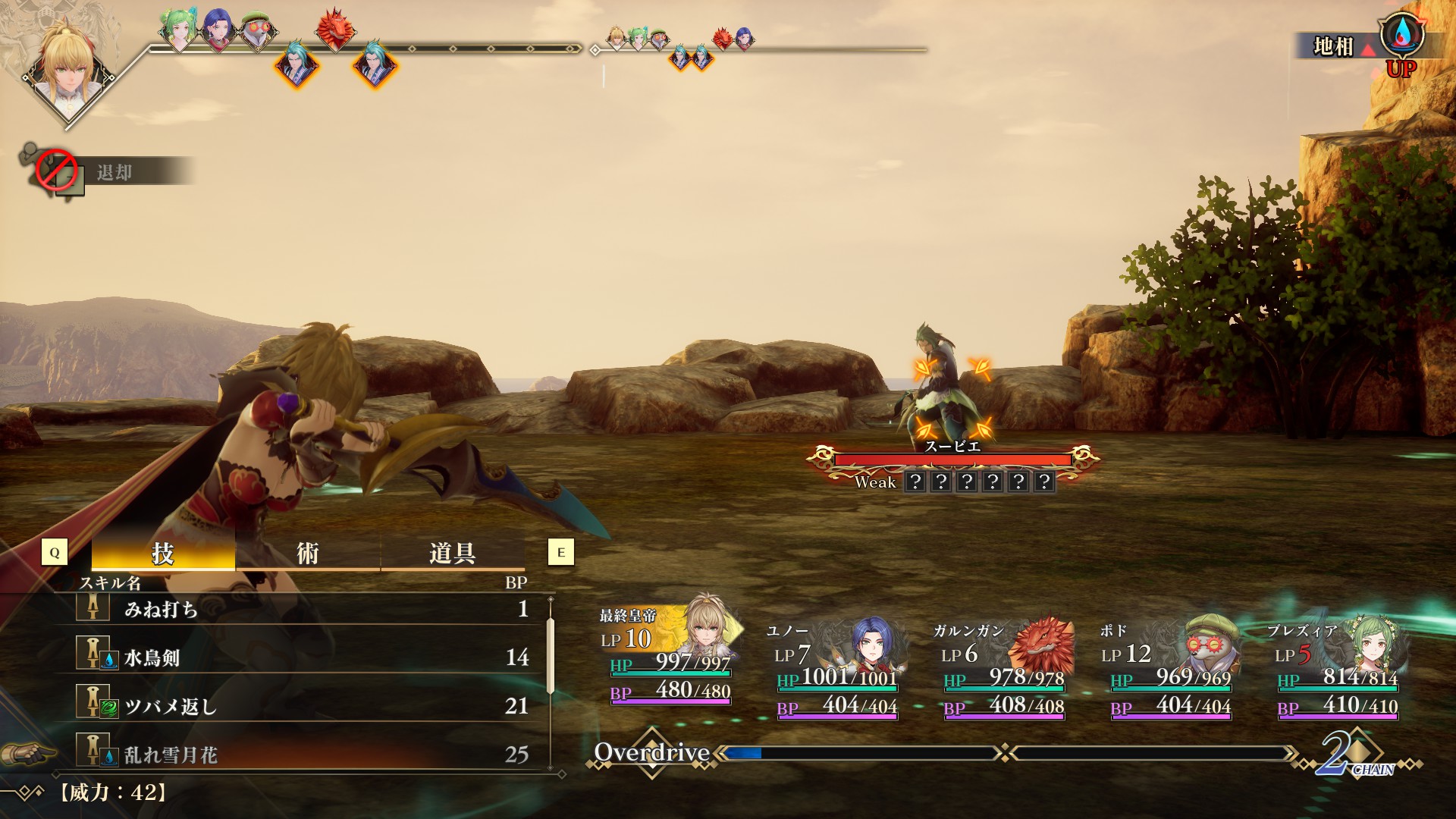Select the 水鳥剣 skill

303,657
